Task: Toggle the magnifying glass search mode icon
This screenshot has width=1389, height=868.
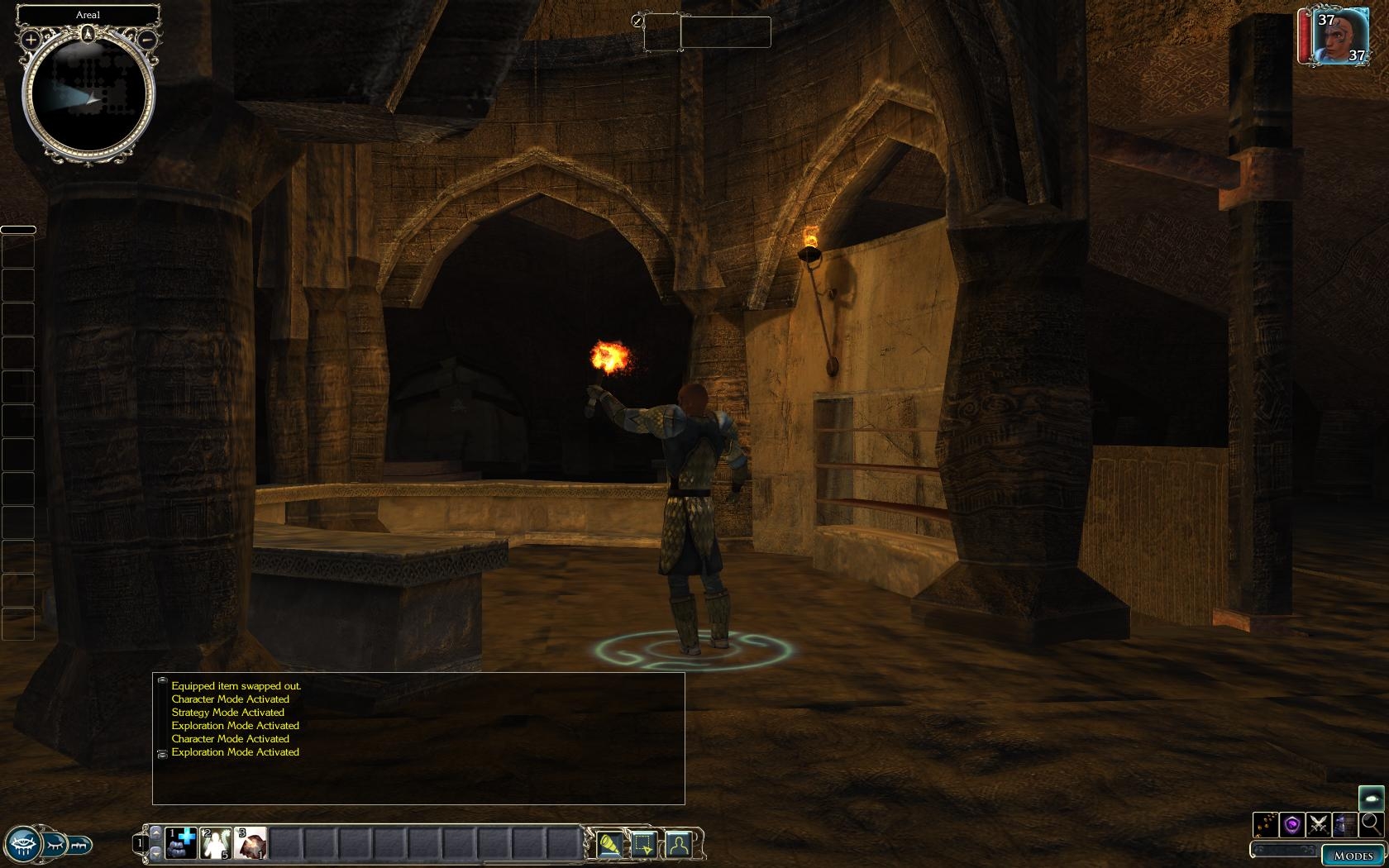Action: tap(1370, 823)
